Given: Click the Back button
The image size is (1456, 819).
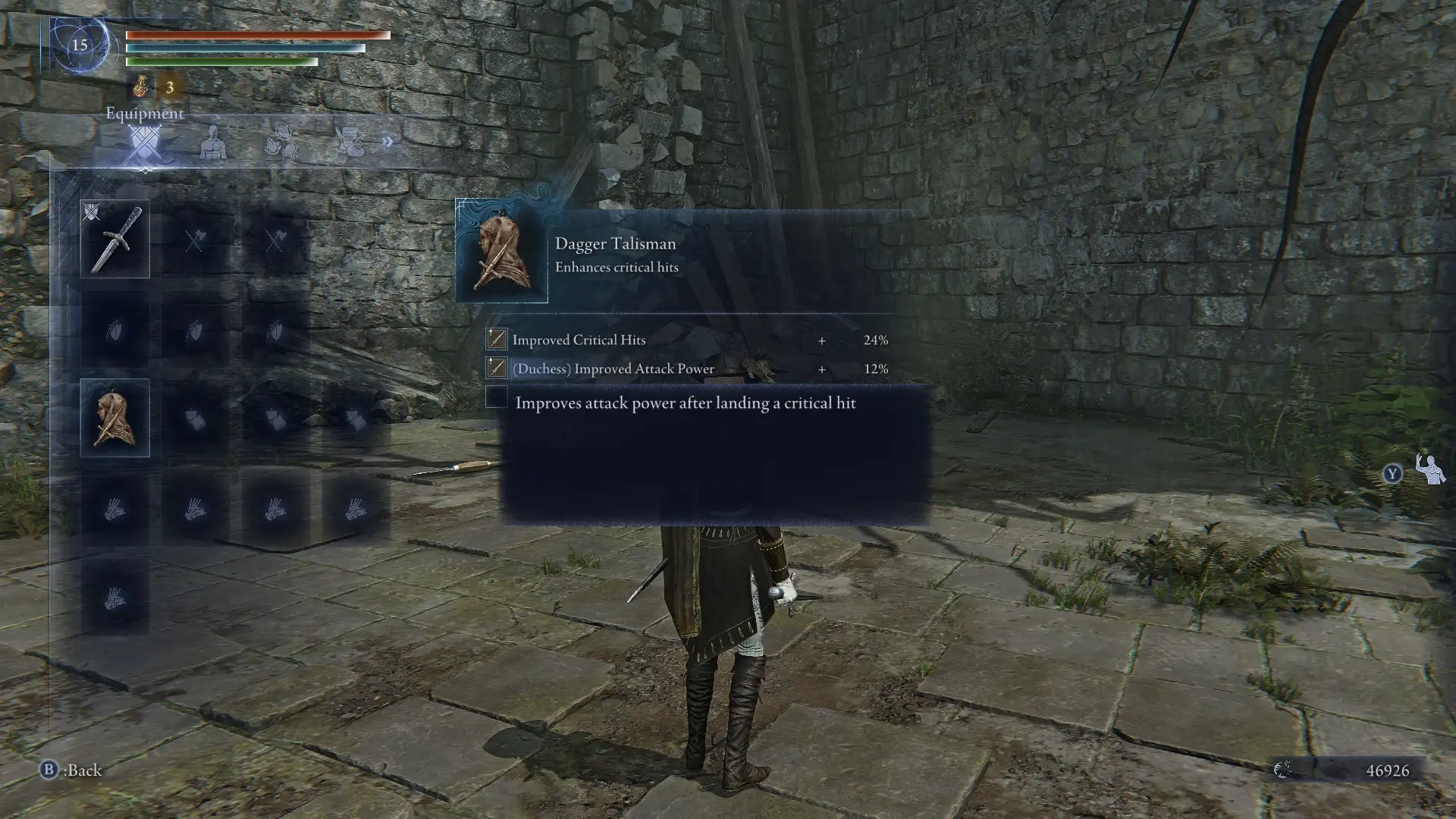Looking at the screenshot, I should click(72, 770).
